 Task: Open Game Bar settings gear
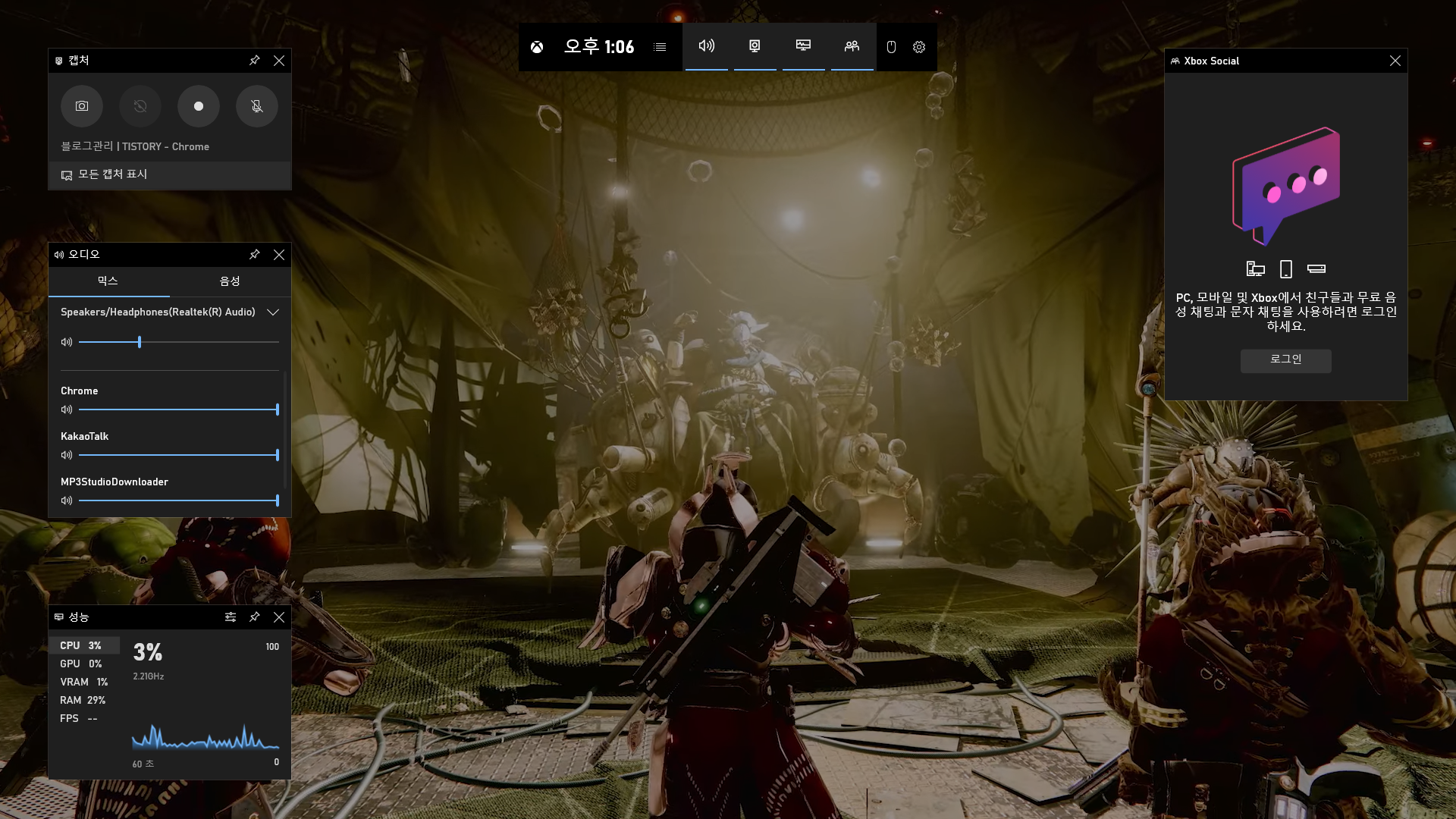click(919, 47)
